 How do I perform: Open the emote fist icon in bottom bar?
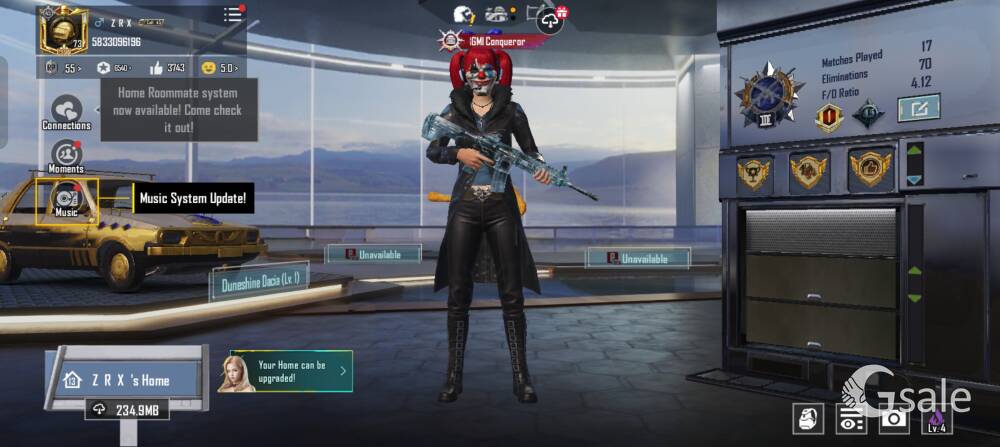coord(808,420)
